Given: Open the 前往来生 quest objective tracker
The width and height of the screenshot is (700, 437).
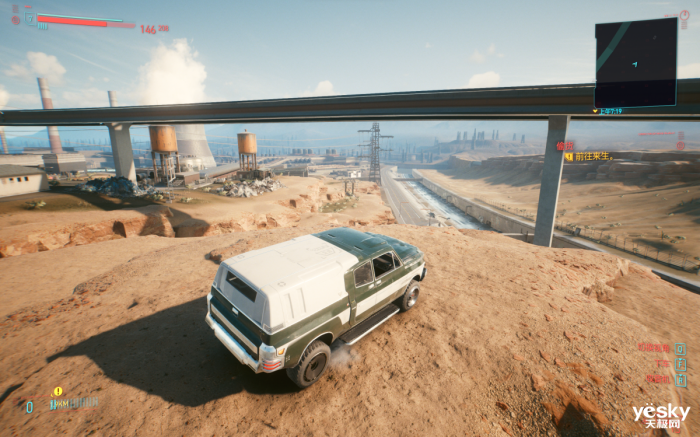Looking at the screenshot, I should pyautogui.click(x=591, y=156).
